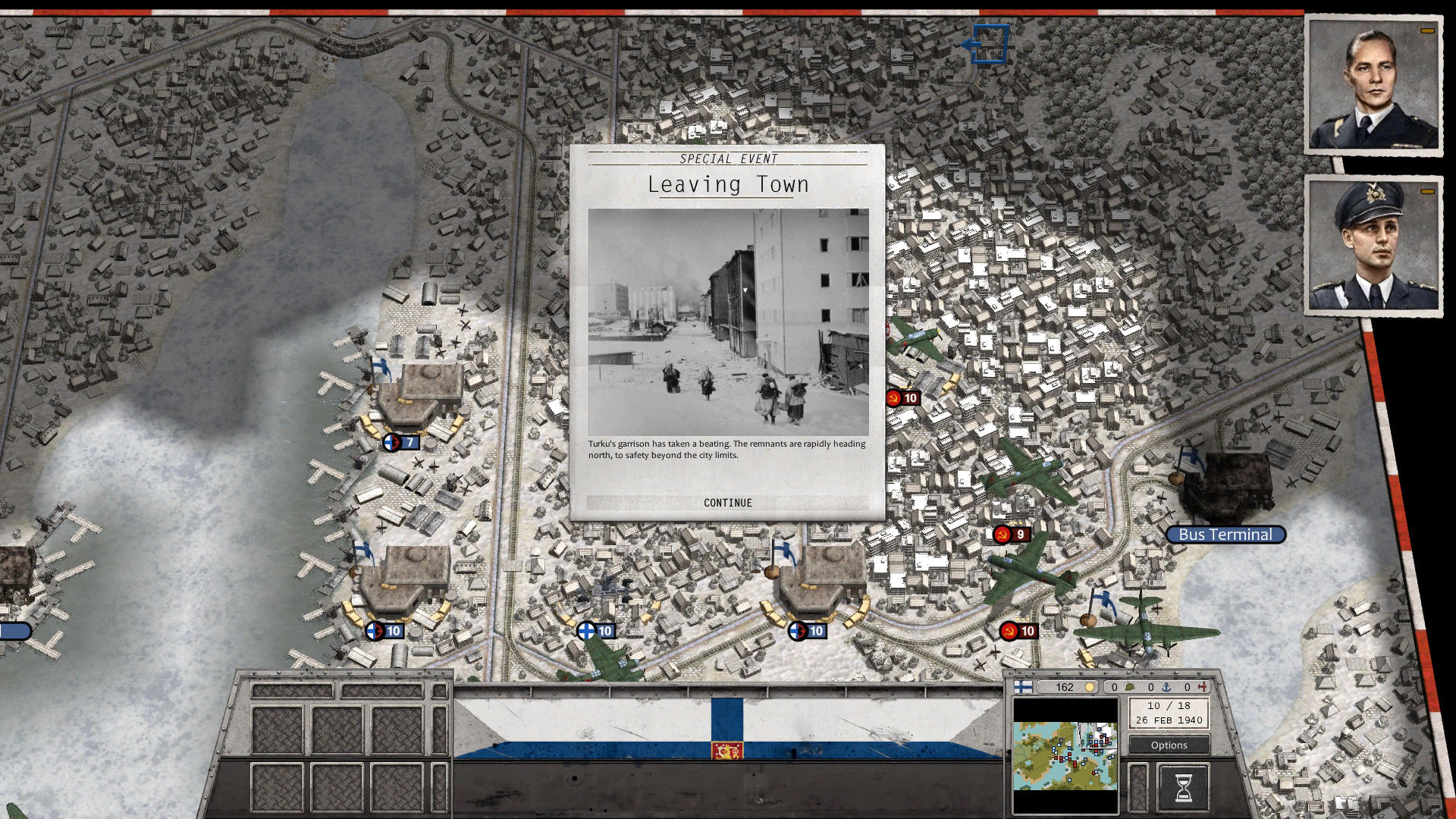Select the damaged Soviet unit marked 10 in city

coord(904,397)
